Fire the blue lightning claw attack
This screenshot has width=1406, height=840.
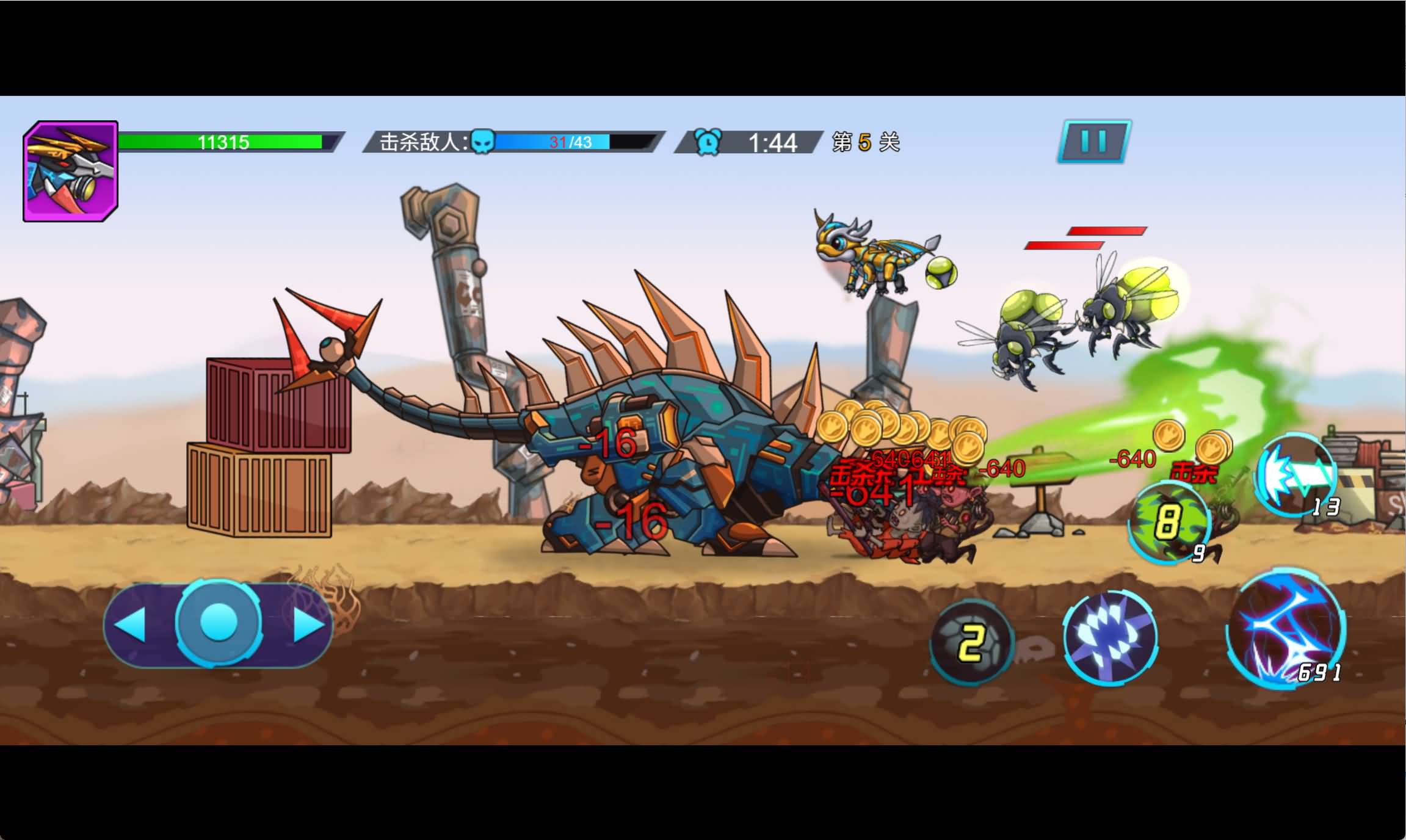[1286, 629]
